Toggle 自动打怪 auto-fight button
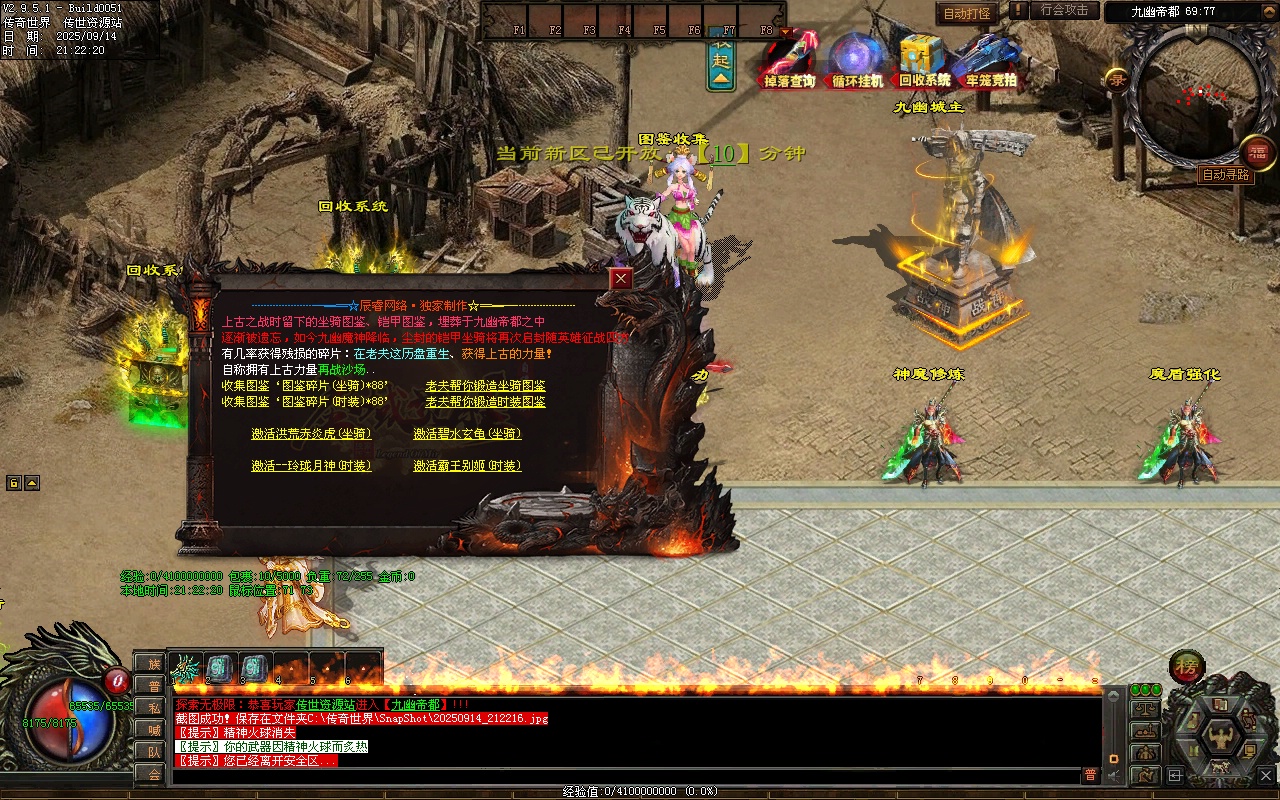The height and width of the screenshot is (800, 1280). coord(967,13)
